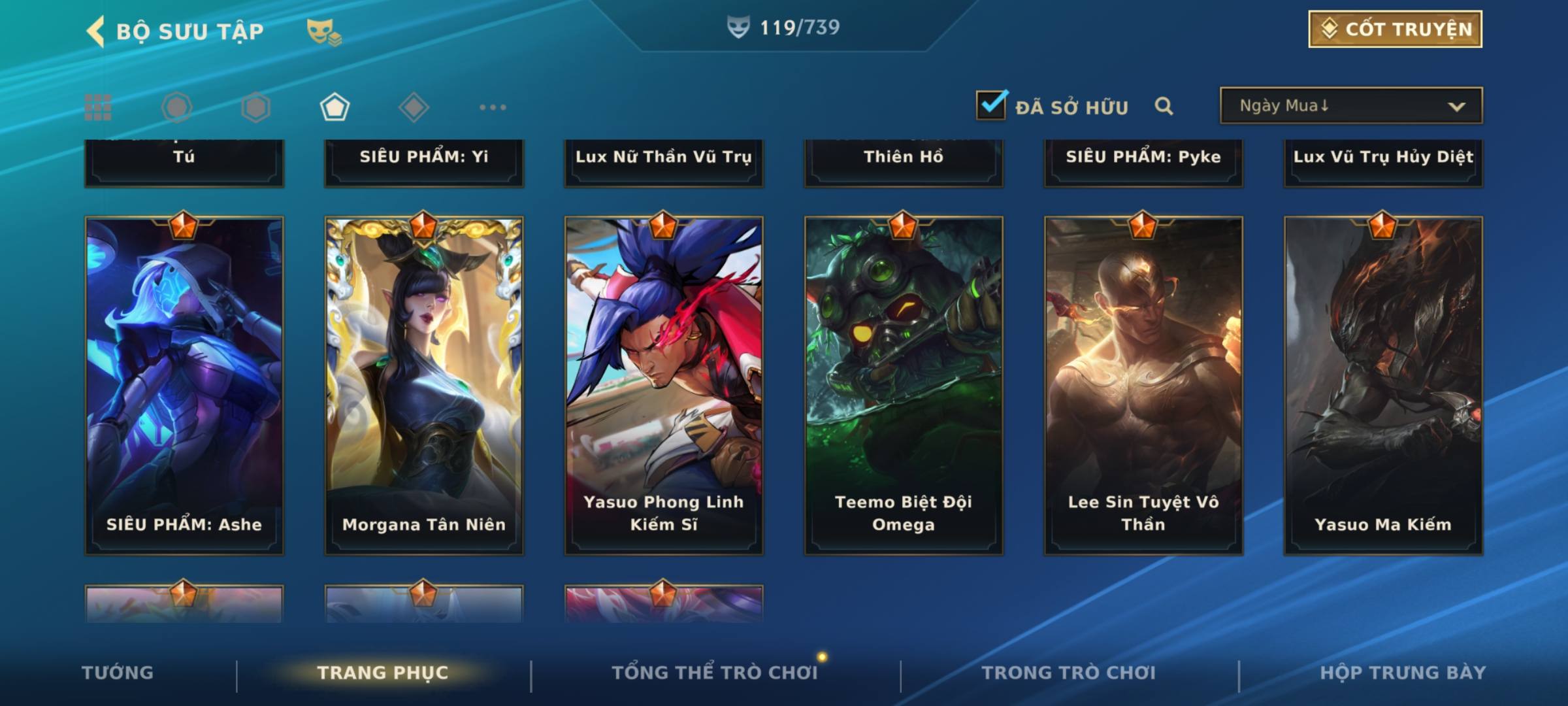View Teemo Biệt Đội Omega skin
The height and width of the screenshot is (706, 1568).
pos(904,386)
